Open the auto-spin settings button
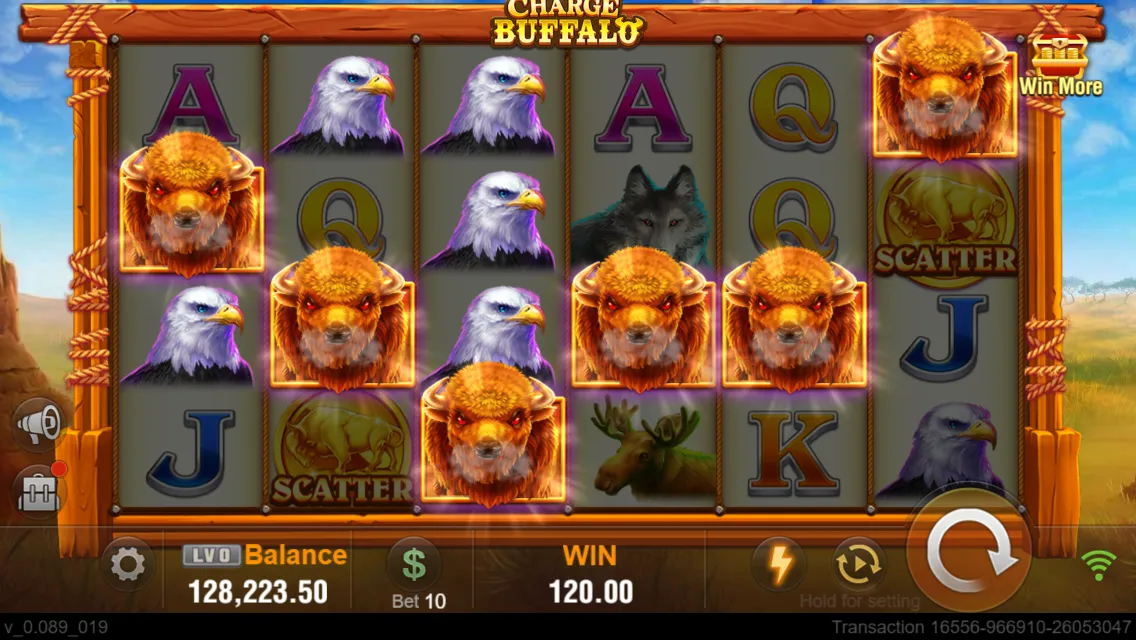 click(858, 564)
